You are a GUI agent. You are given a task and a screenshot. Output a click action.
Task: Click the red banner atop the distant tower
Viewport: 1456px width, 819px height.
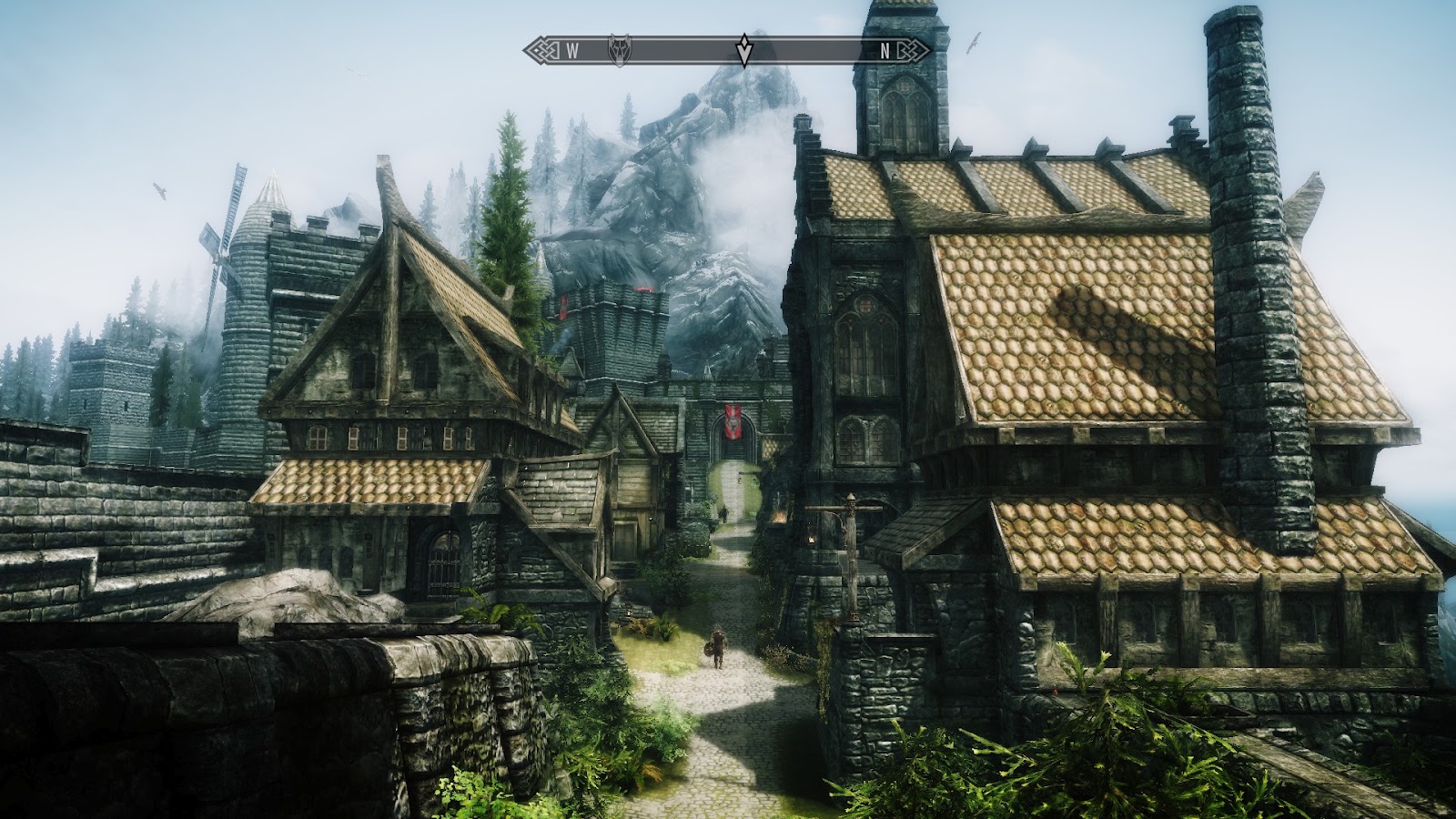(x=642, y=287)
